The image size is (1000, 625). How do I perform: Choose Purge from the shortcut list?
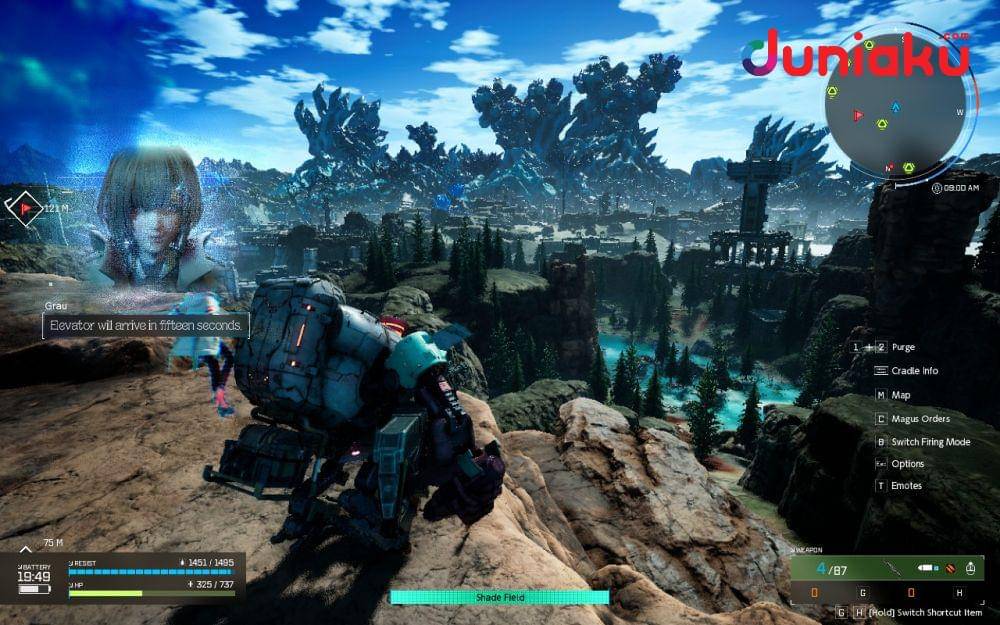(x=903, y=347)
